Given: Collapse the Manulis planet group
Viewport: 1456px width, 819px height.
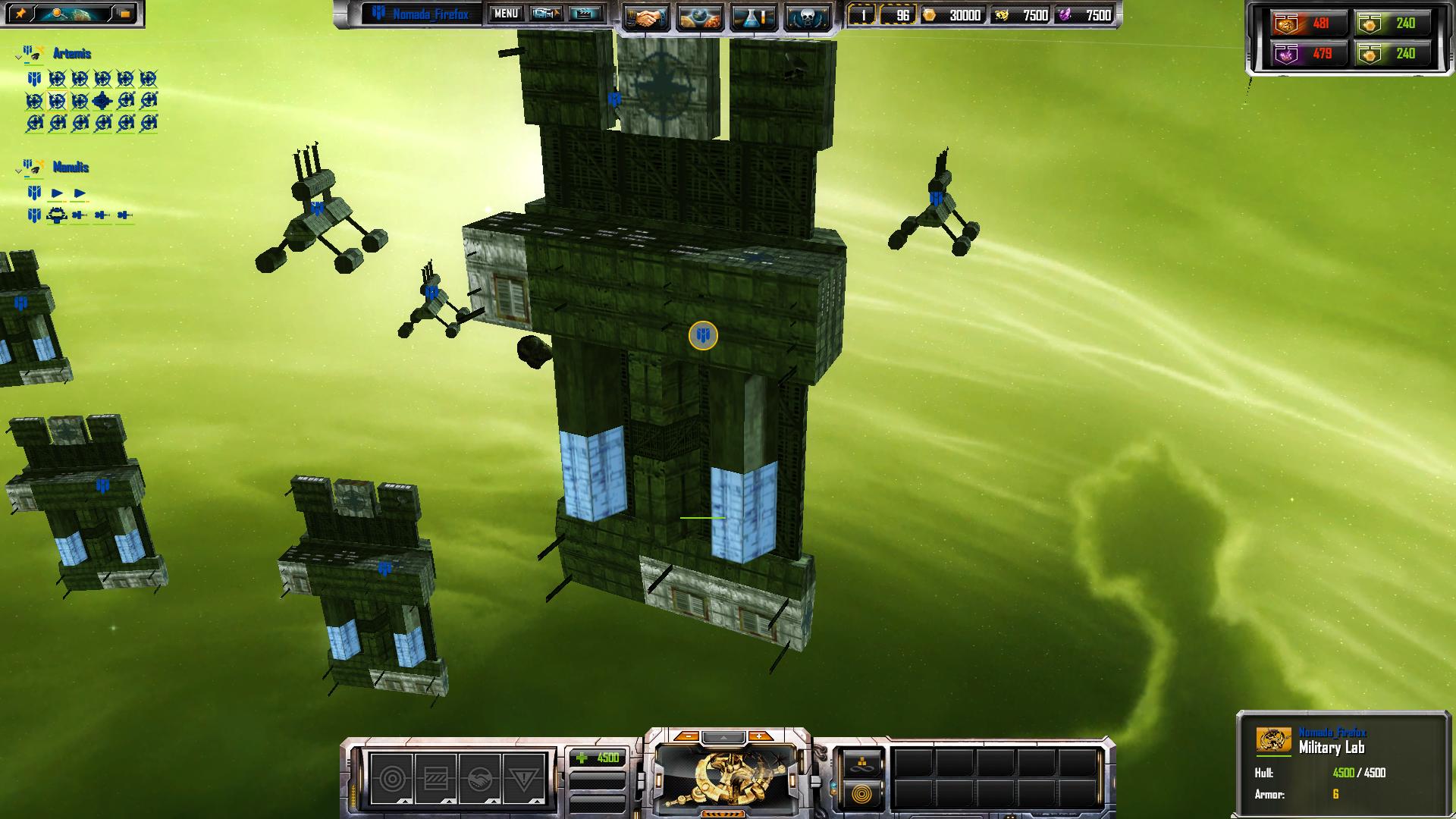Looking at the screenshot, I should (x=18, y=169).
